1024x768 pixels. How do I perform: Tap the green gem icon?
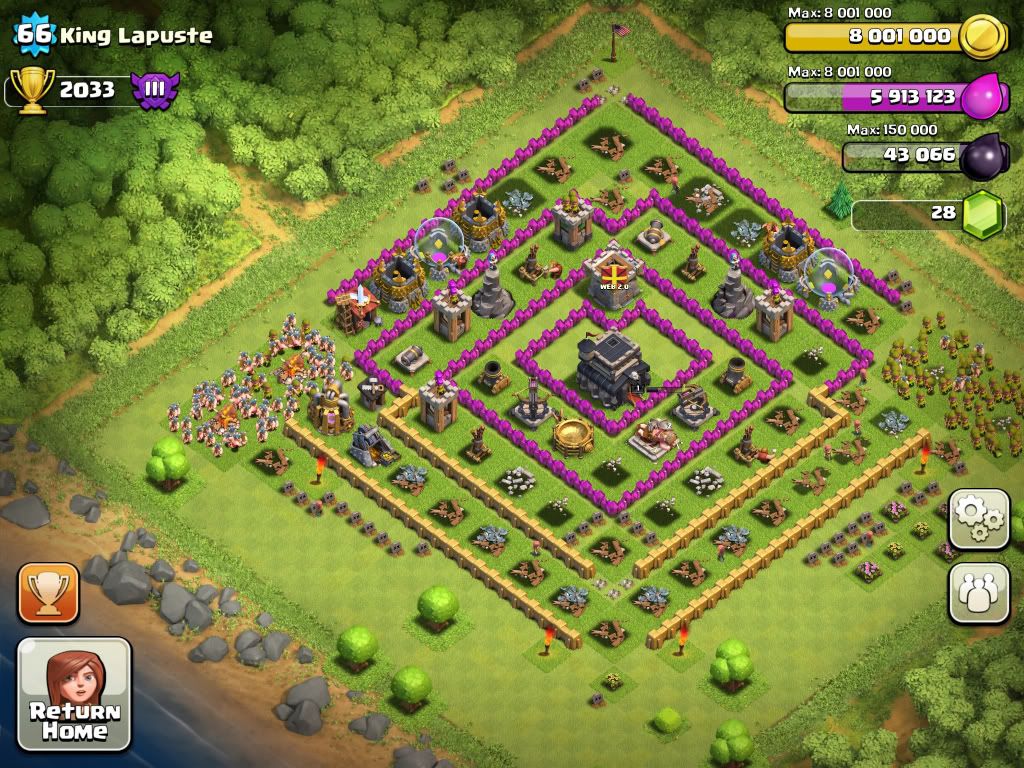pos(982,213)
